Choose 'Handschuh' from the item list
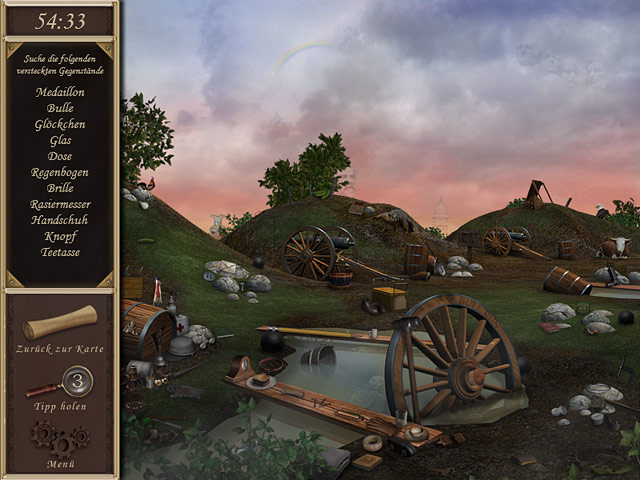 click(60, 220)
